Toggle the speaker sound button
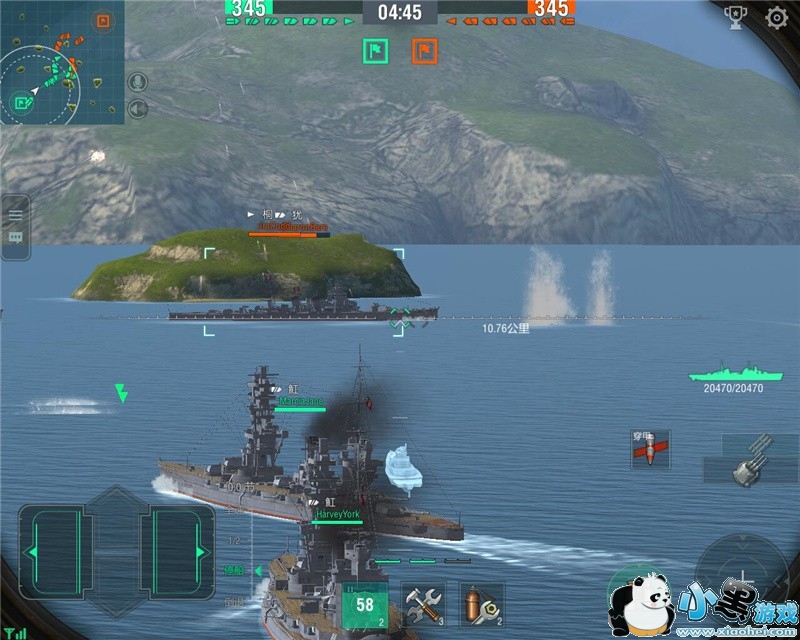The height and width of the screenshot is (640, 800). point(138,108)
